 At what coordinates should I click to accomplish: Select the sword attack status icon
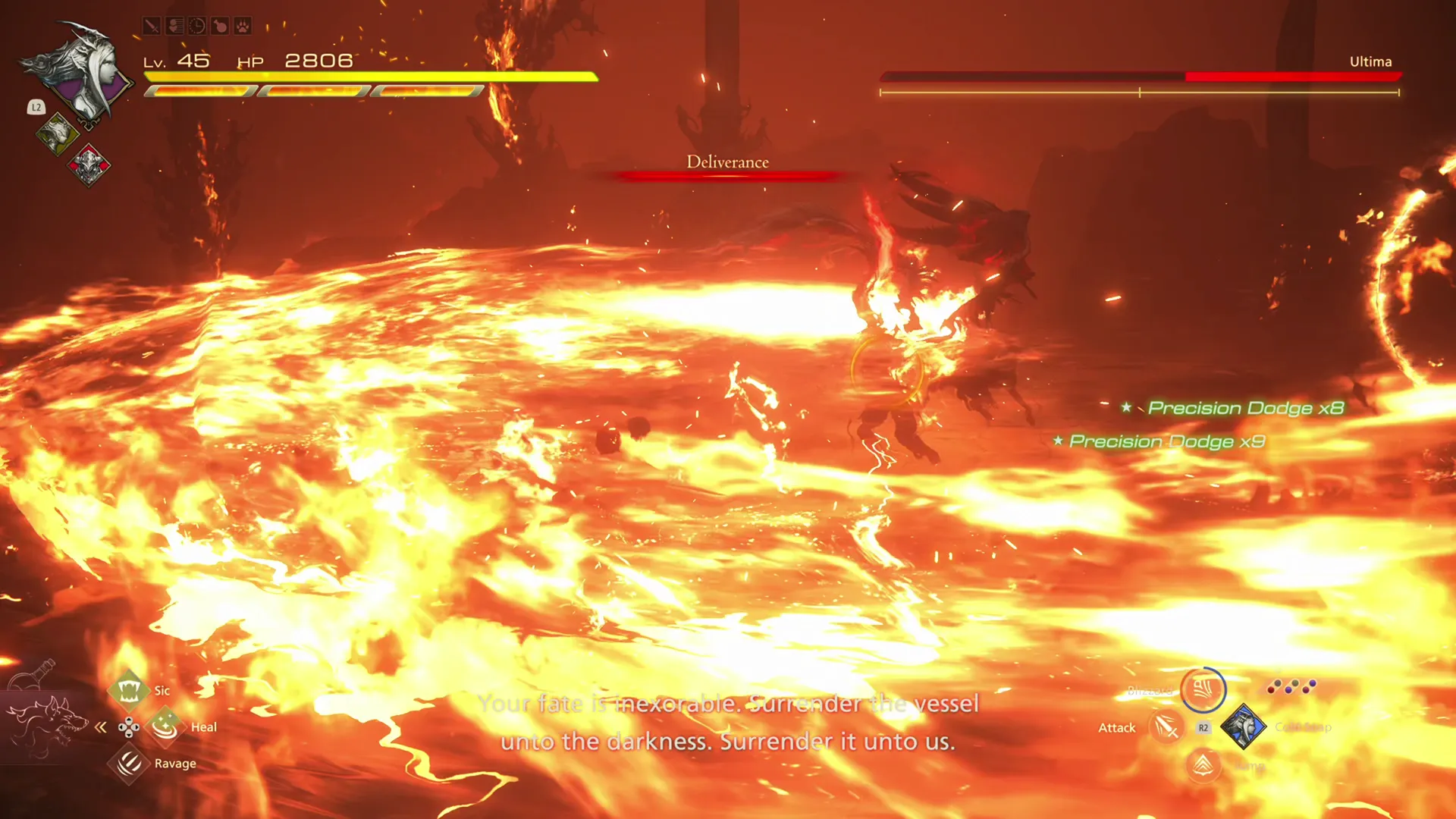(152, 27)
